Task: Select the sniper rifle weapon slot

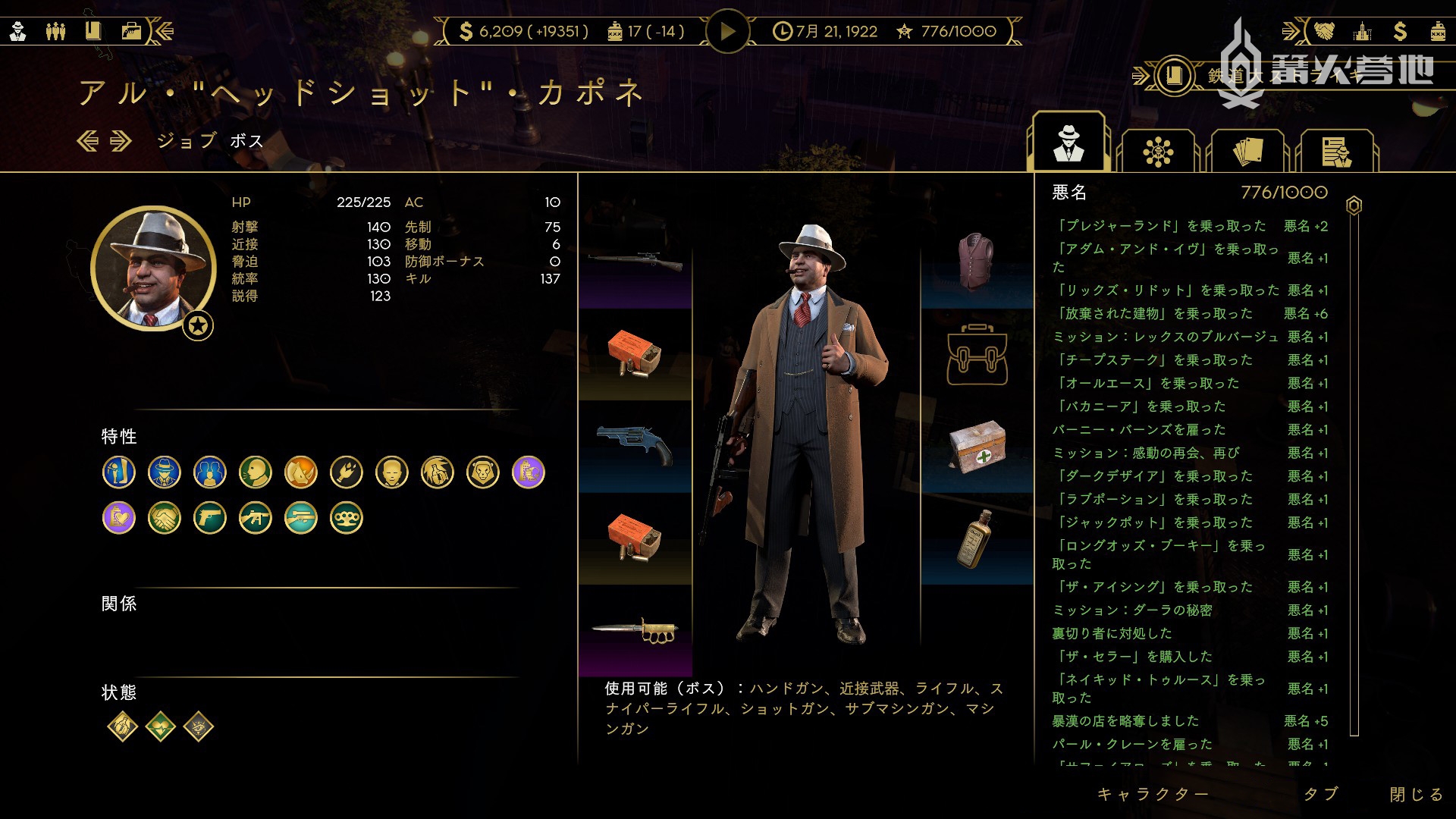Action: [x=635, y=262]
